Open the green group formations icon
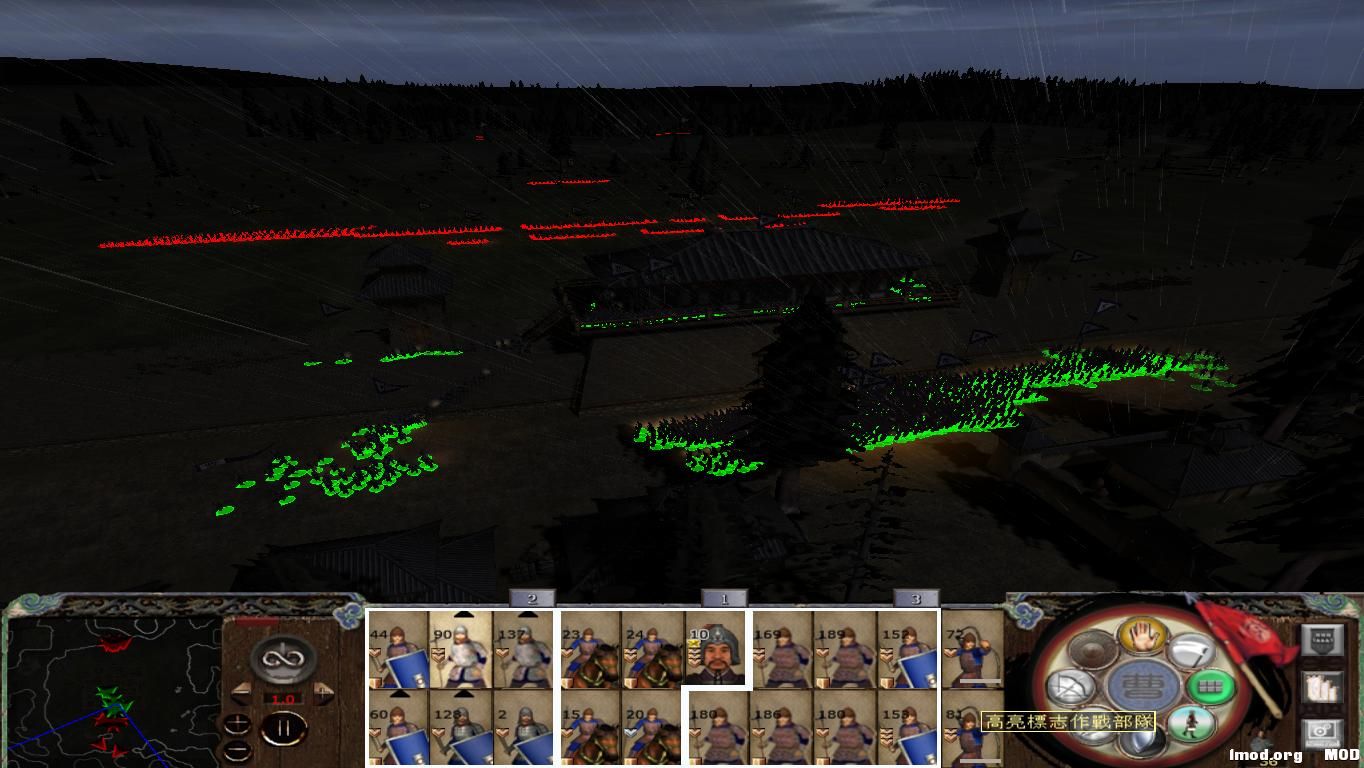 1211,687
